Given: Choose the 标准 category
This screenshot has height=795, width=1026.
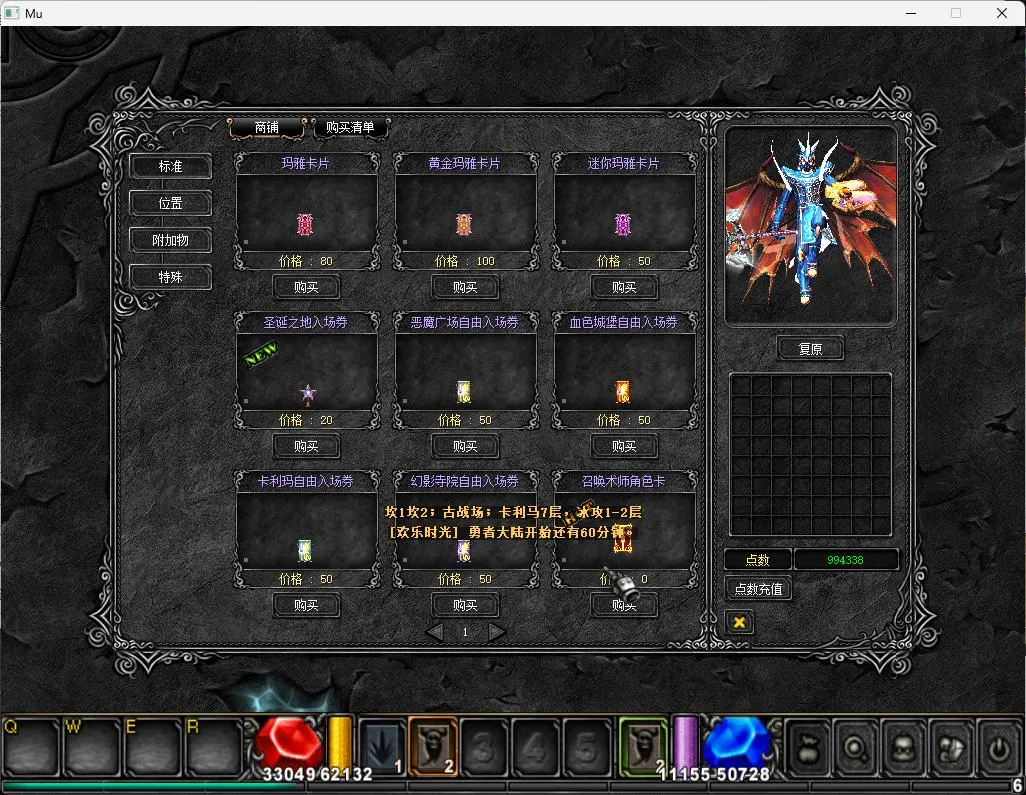Looking at the screenshot, I should tap(170, 166).
